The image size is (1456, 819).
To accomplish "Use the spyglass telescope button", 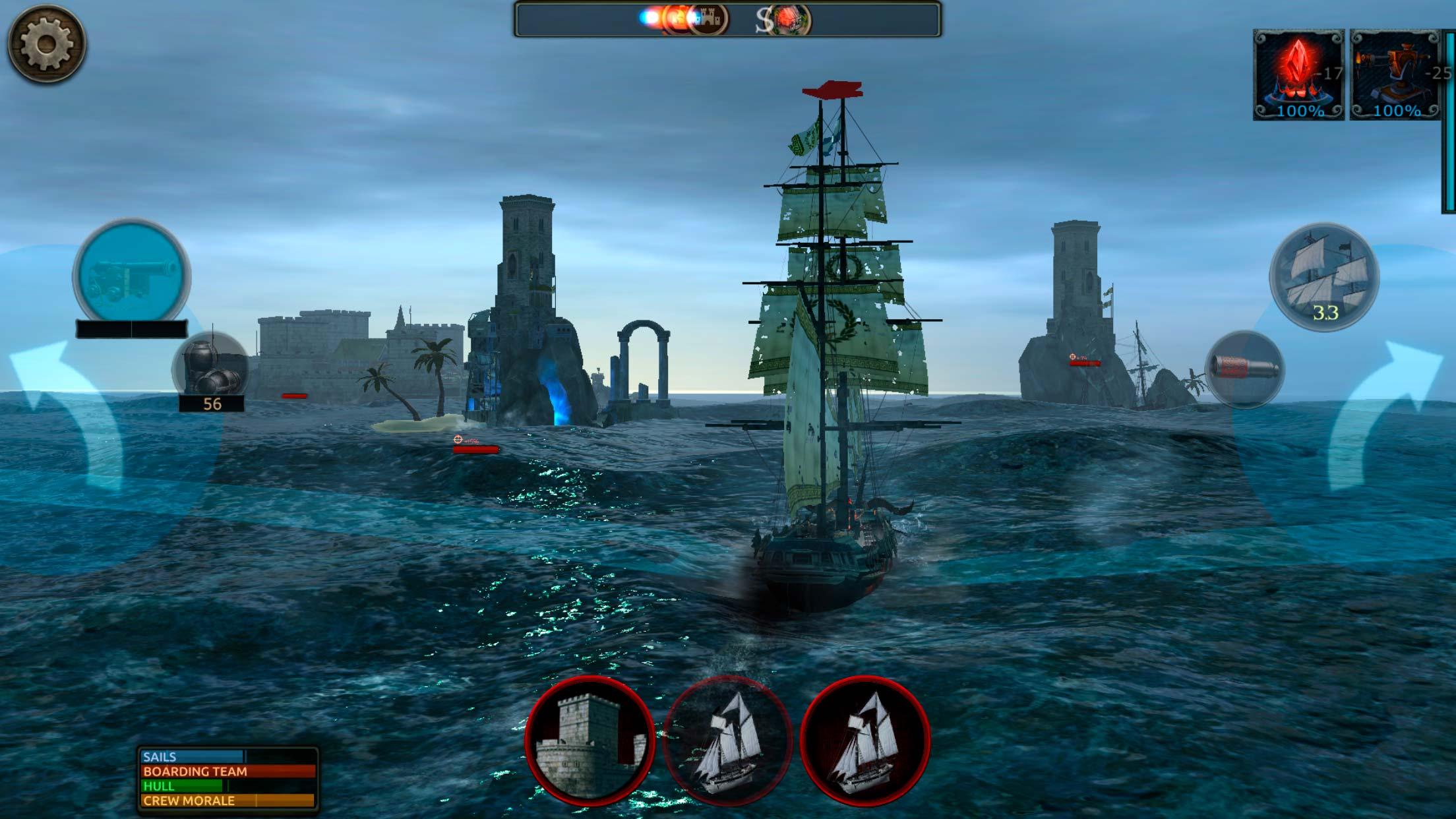I will [1245, 369].
